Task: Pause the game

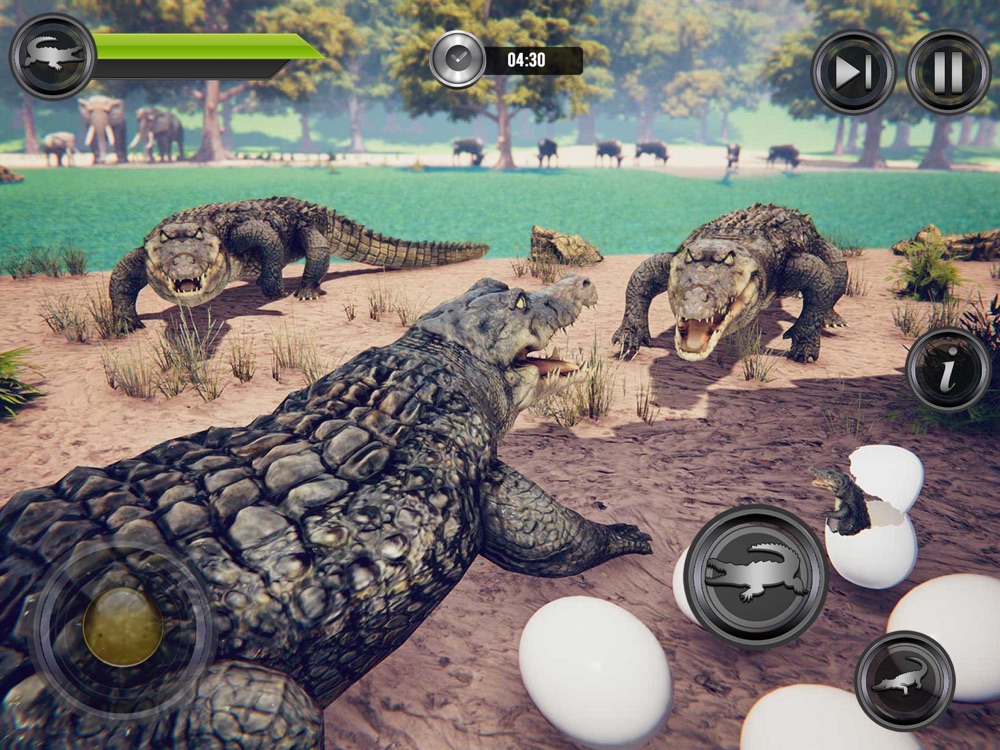Action: click(x=947, y=72)
